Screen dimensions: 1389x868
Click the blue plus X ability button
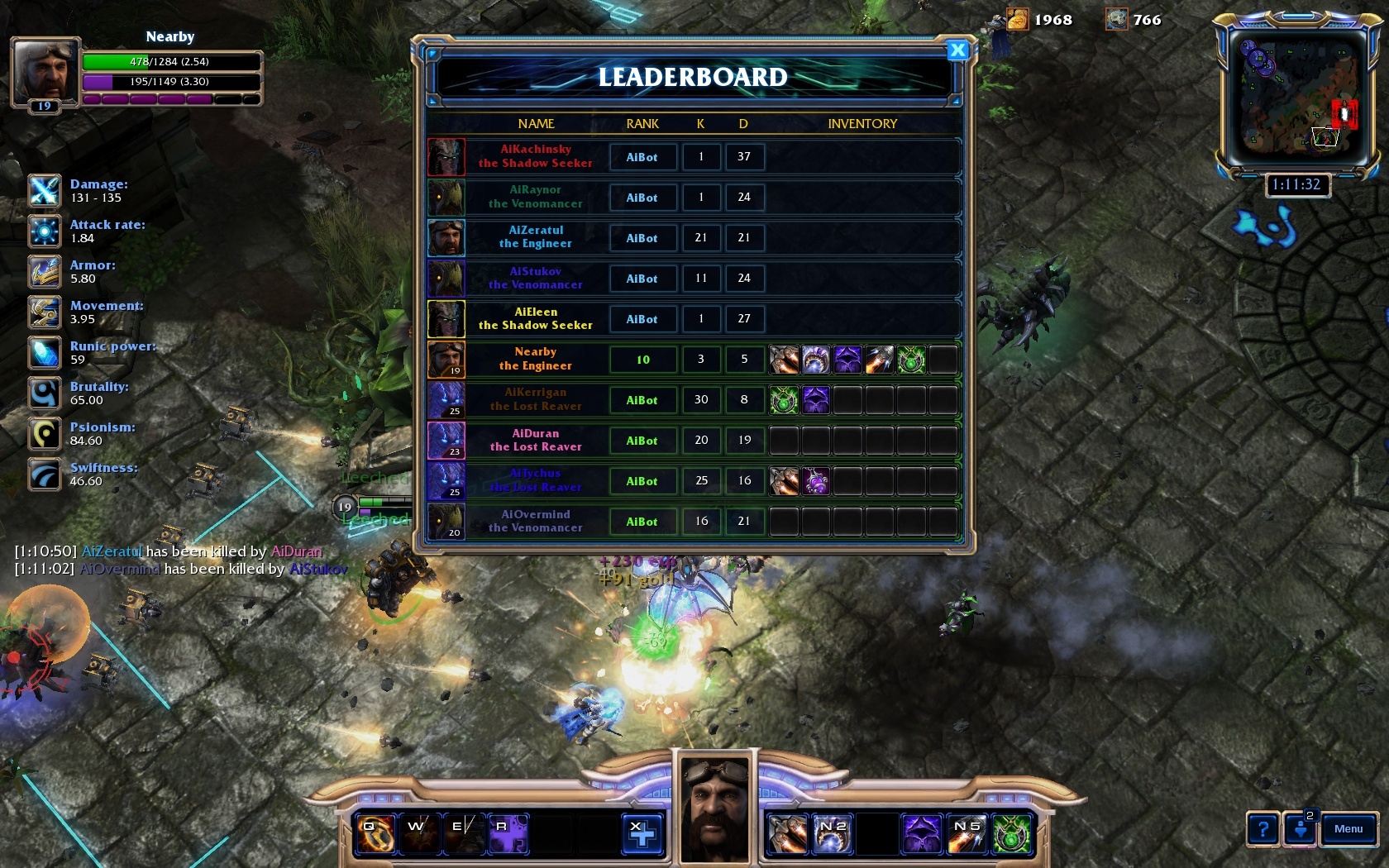(x=642, y=833)
